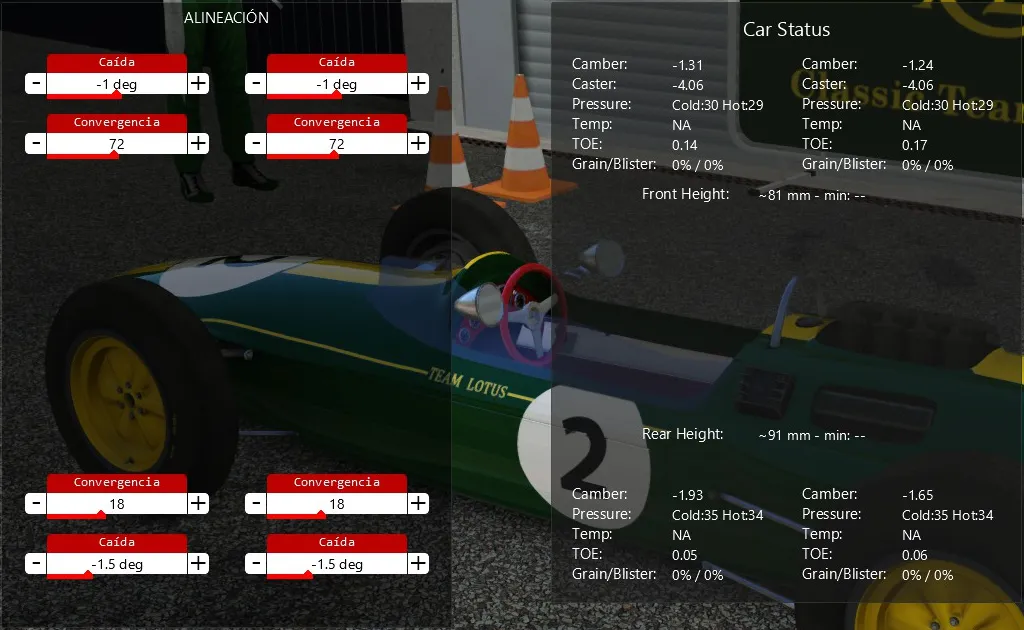Image resolution: width=1024 pixels, height=630 pixels.
Task: Reduce rear-left Convergencia from 18
Action: [36, 504]
